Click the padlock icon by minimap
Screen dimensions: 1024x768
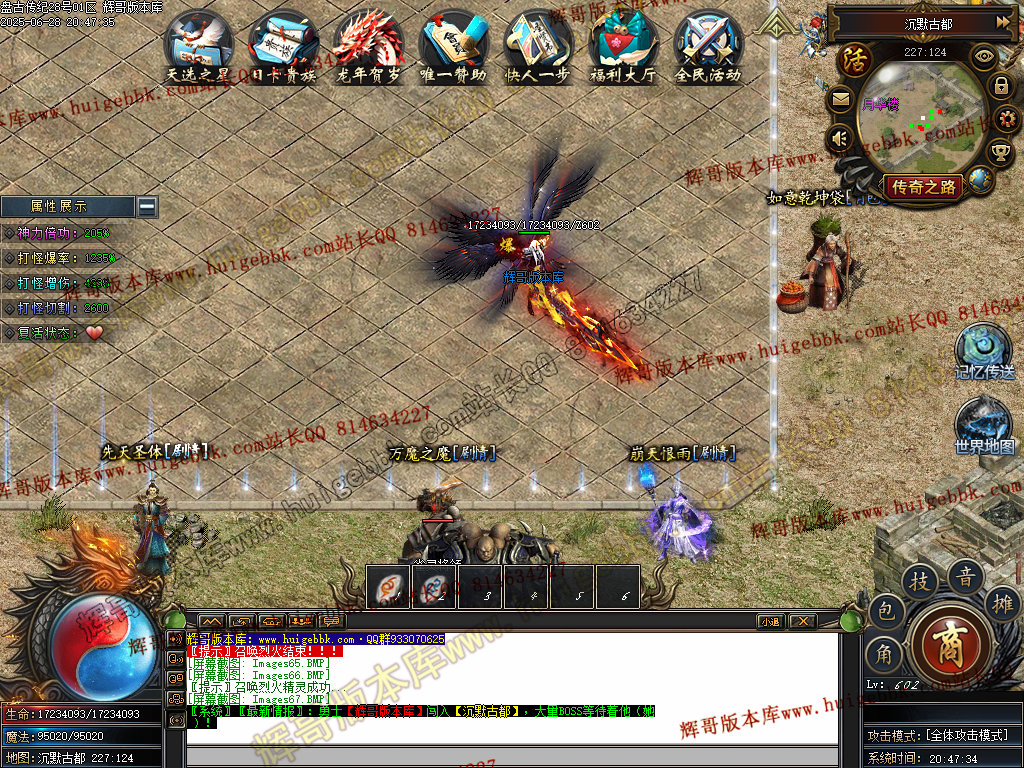pos(1001,86)
